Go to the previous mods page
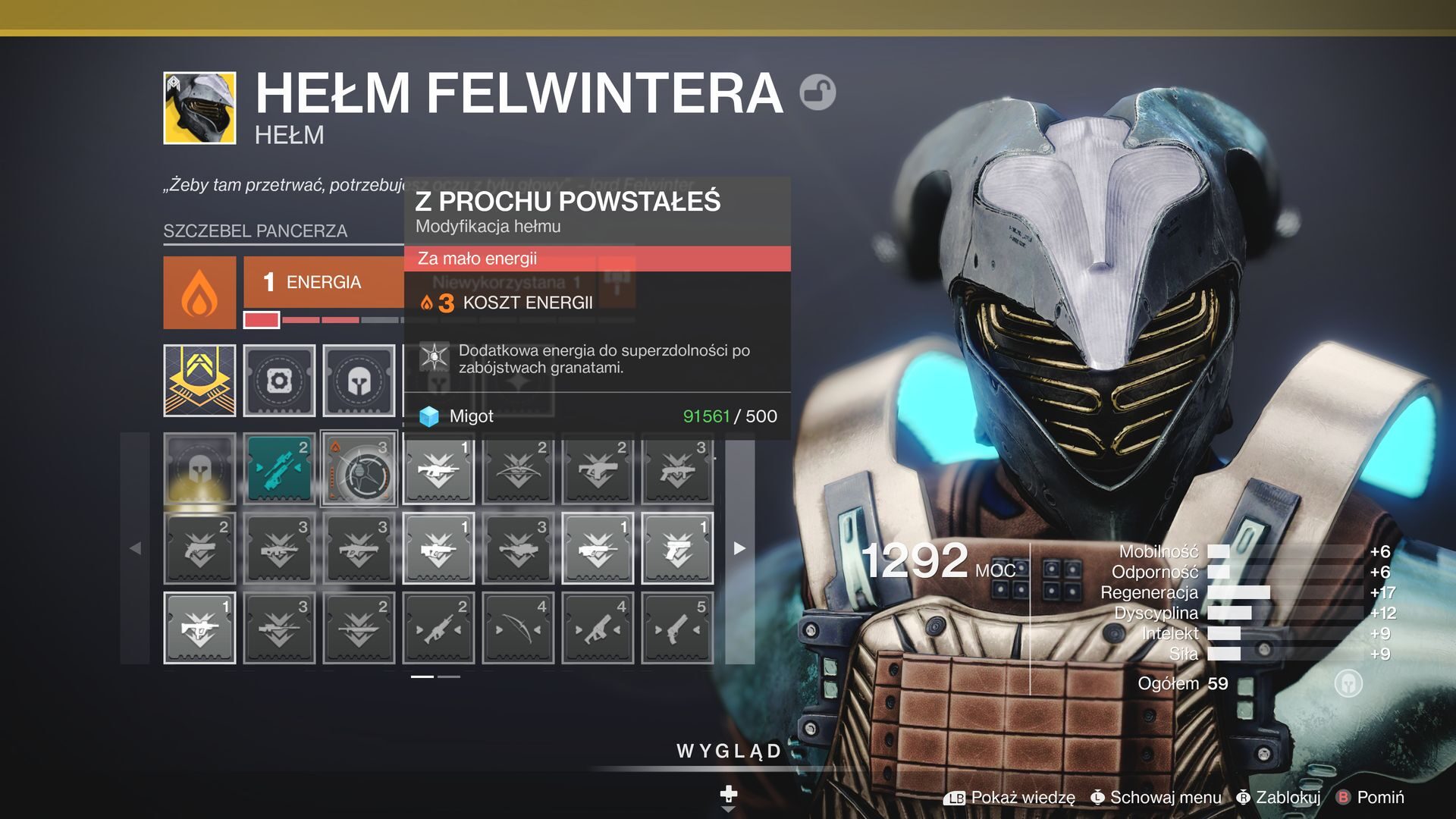Screen dimensions: 1456x819 pos(135,548)
